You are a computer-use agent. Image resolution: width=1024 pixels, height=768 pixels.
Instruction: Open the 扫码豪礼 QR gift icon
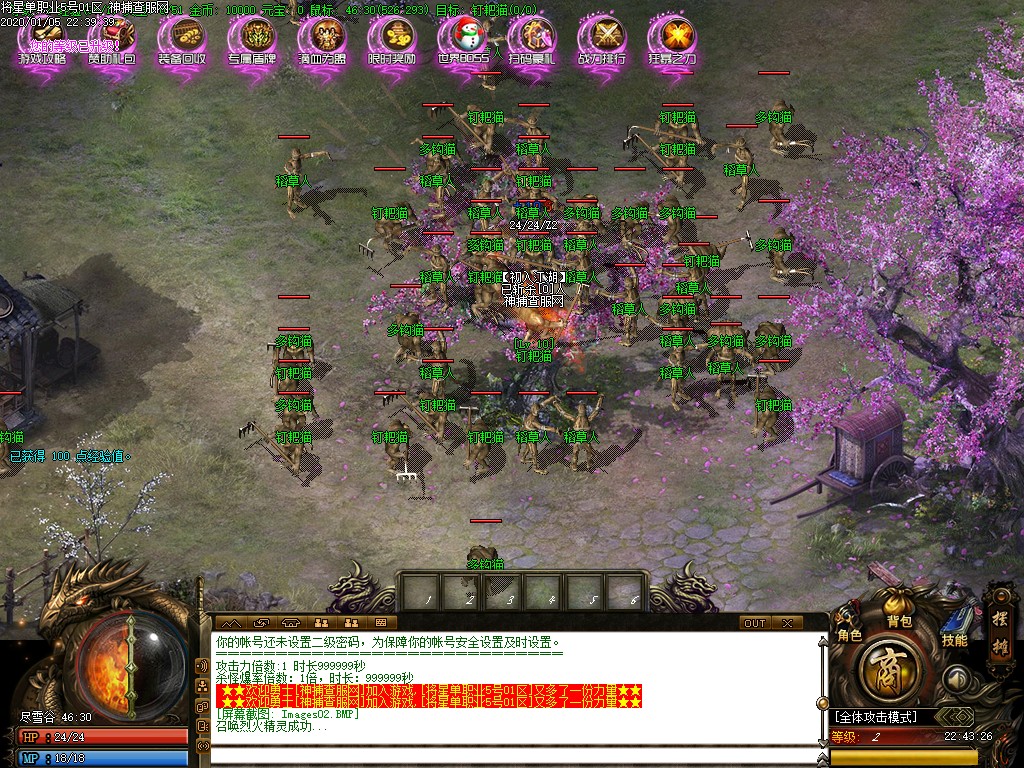pyautogui.click(x=532, y=41)
